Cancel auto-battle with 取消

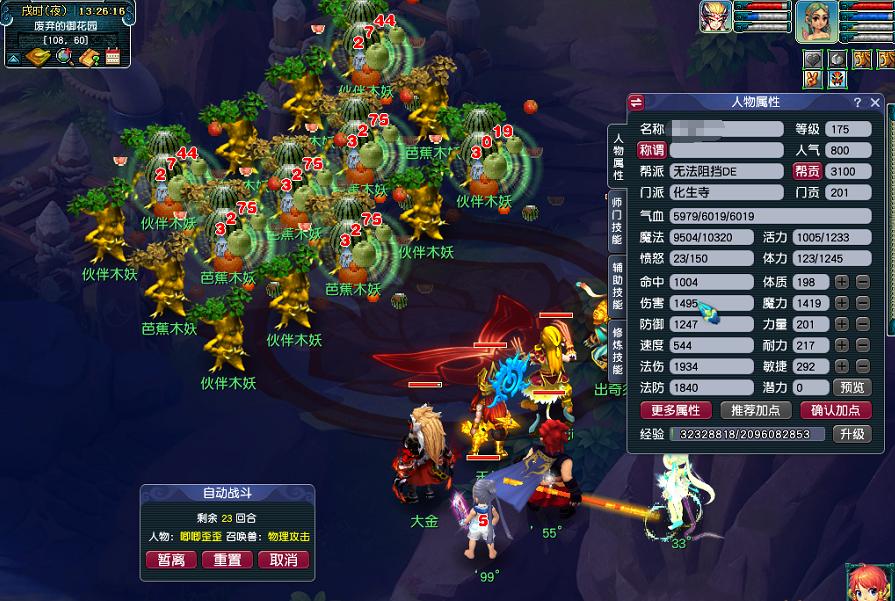pos(283,560)
